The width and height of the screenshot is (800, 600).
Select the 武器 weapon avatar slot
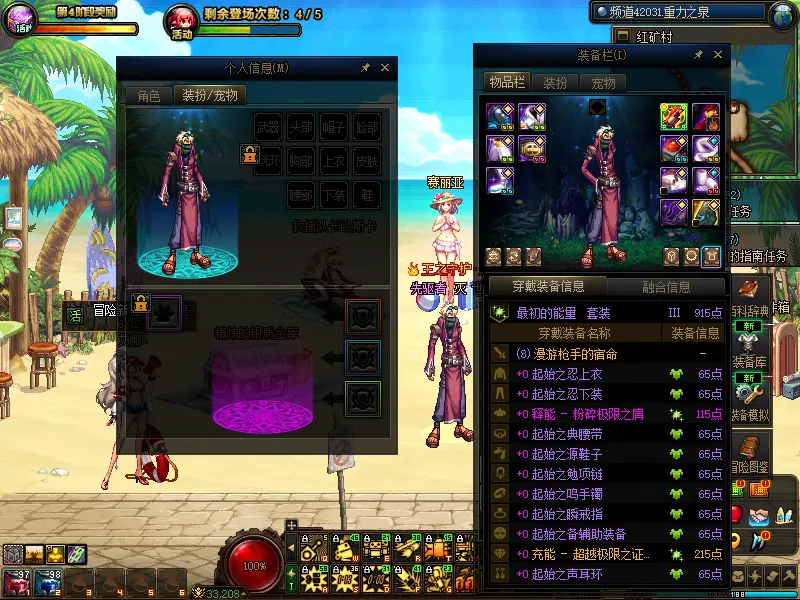pyautogui.click(x=268, y=127)
